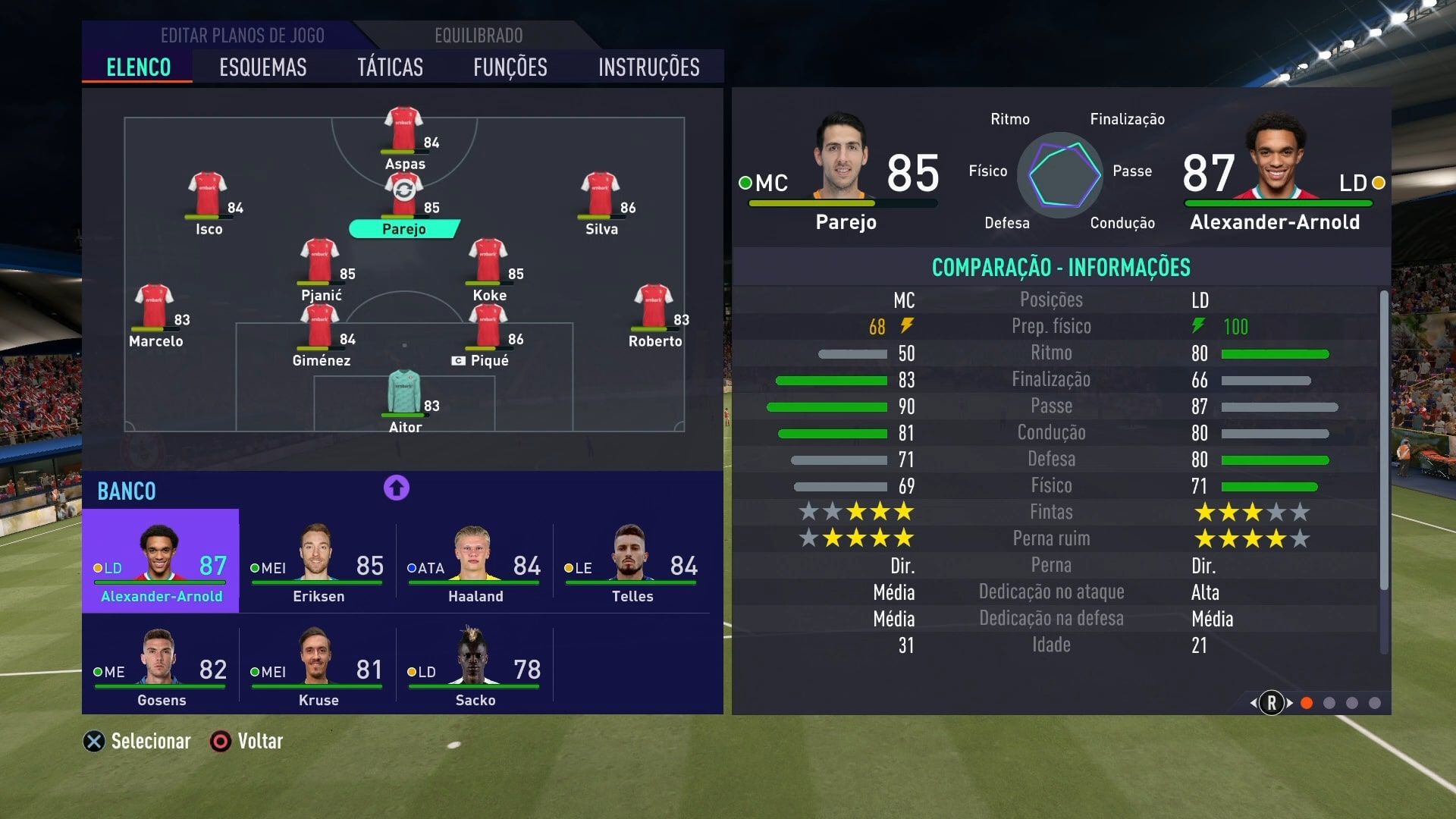Select the second comparison page dot

coord(1330,703)
